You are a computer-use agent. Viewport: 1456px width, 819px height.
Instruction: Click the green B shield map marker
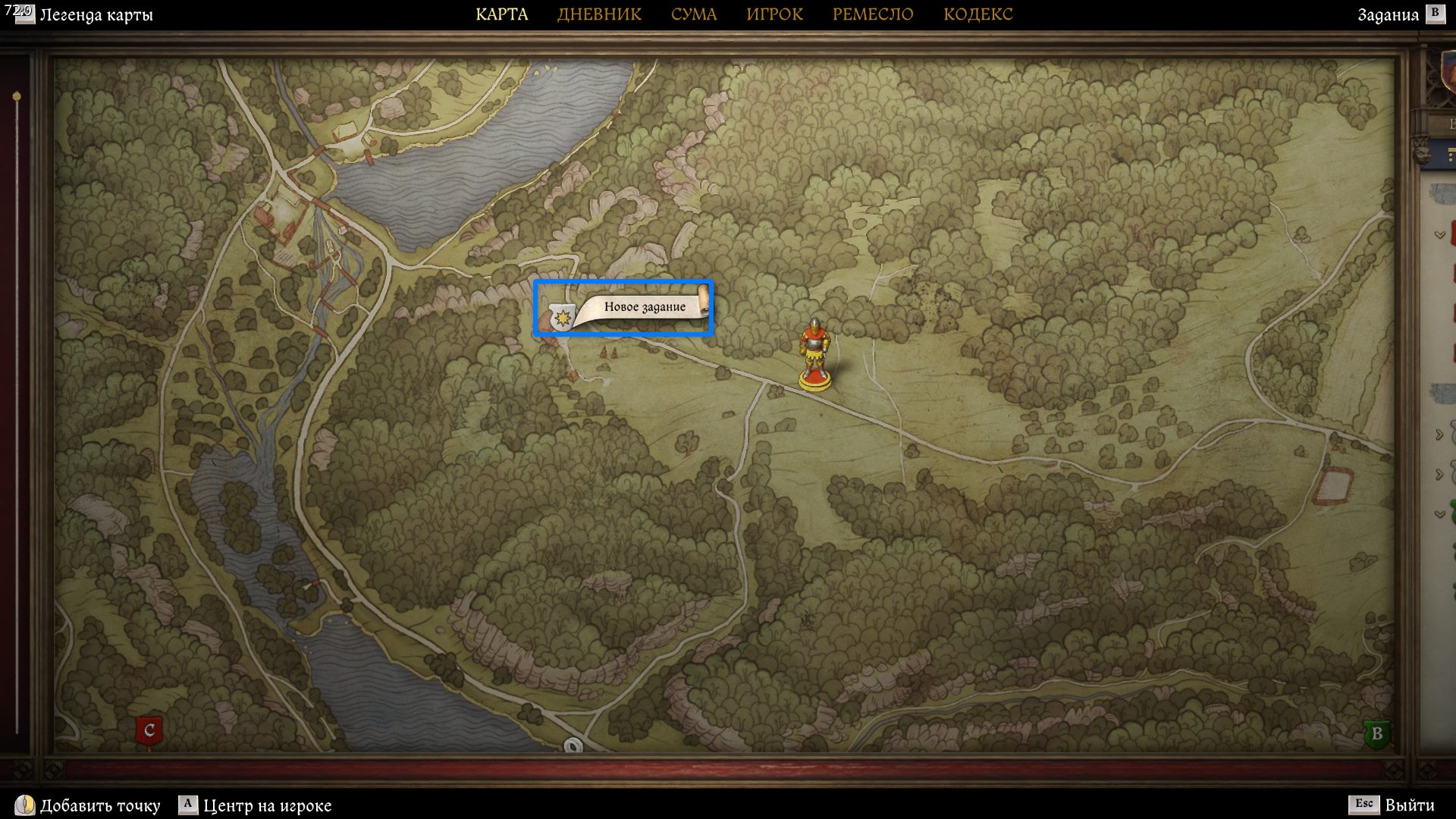pos(1376,734)
